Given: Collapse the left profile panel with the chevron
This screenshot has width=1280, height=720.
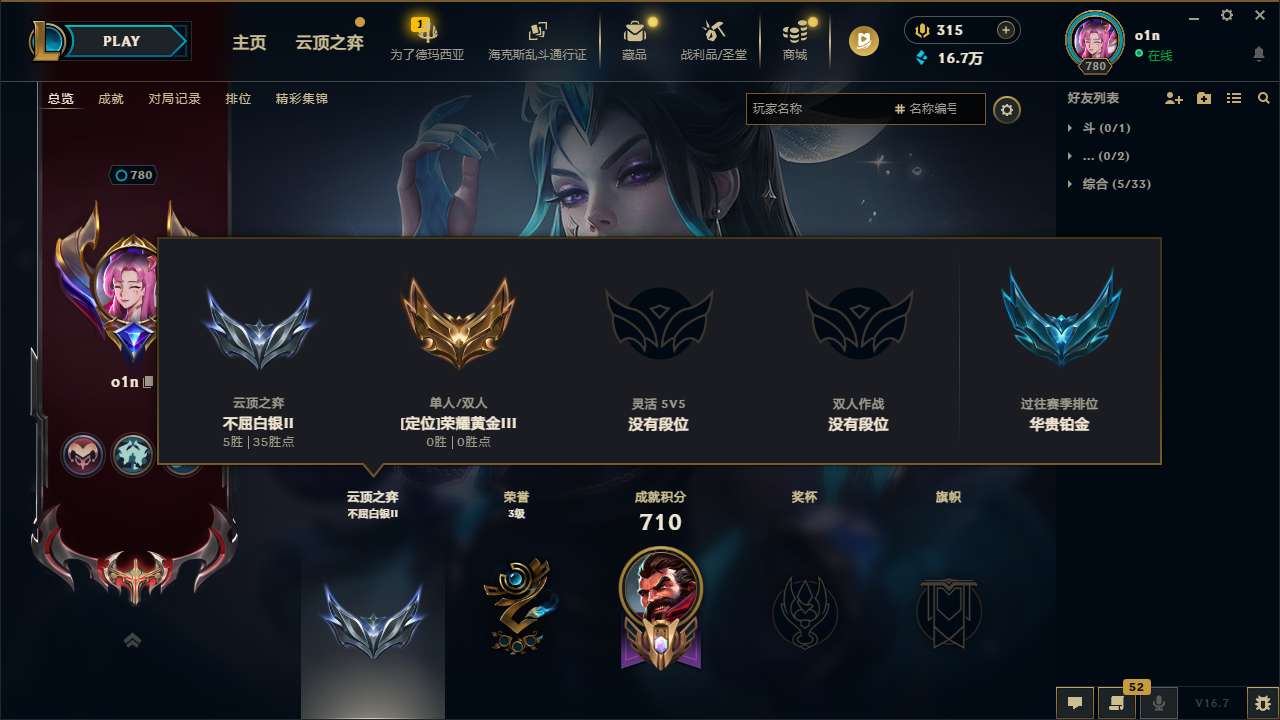Looking at the screenshot, I should (133, 641).
